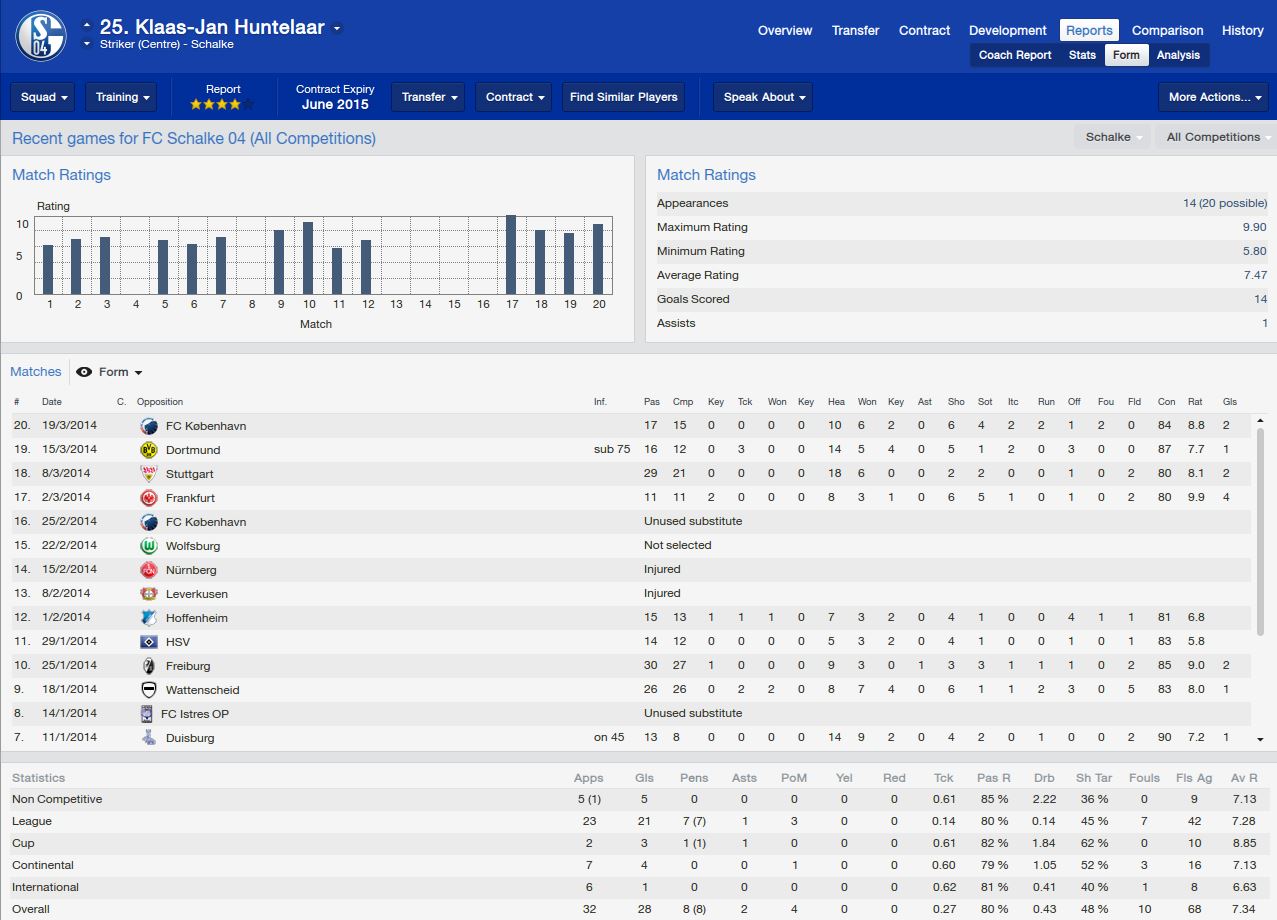The image size is (1277, 920).
Task: Expand the Training dropdown
Action: tap(122, 97)
